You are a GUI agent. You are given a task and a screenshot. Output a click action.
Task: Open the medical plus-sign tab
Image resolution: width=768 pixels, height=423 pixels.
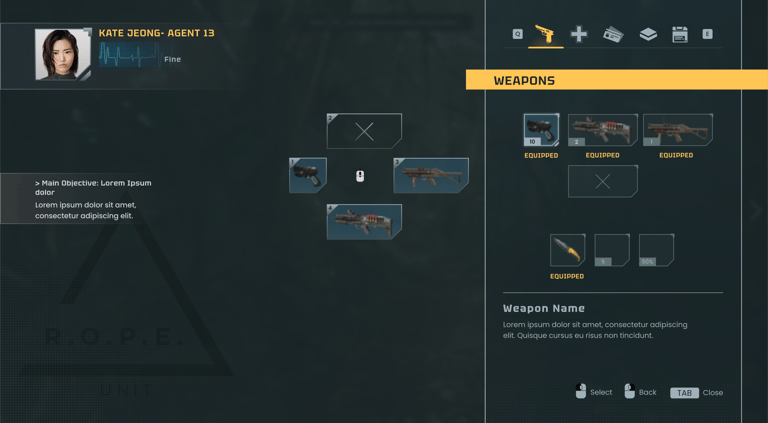pyautogui.click(x=579, y=35)
